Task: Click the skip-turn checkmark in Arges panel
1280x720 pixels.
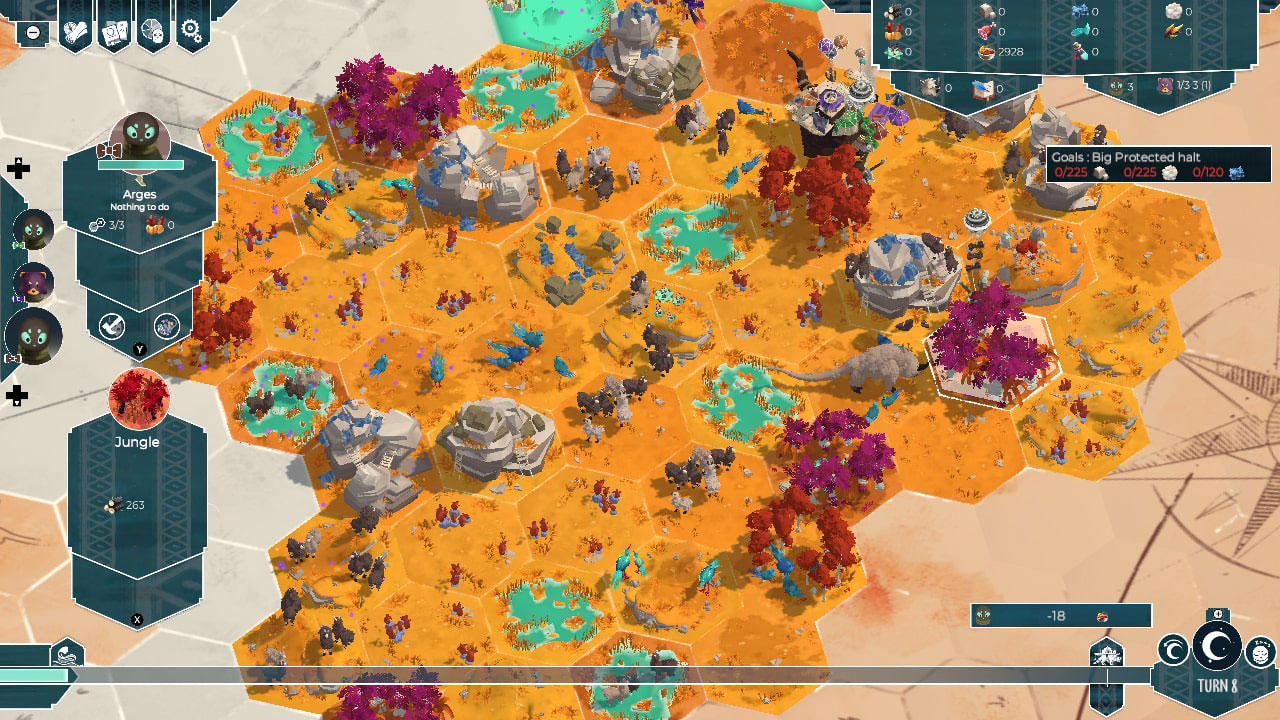Action: click(x=111, y=326)
